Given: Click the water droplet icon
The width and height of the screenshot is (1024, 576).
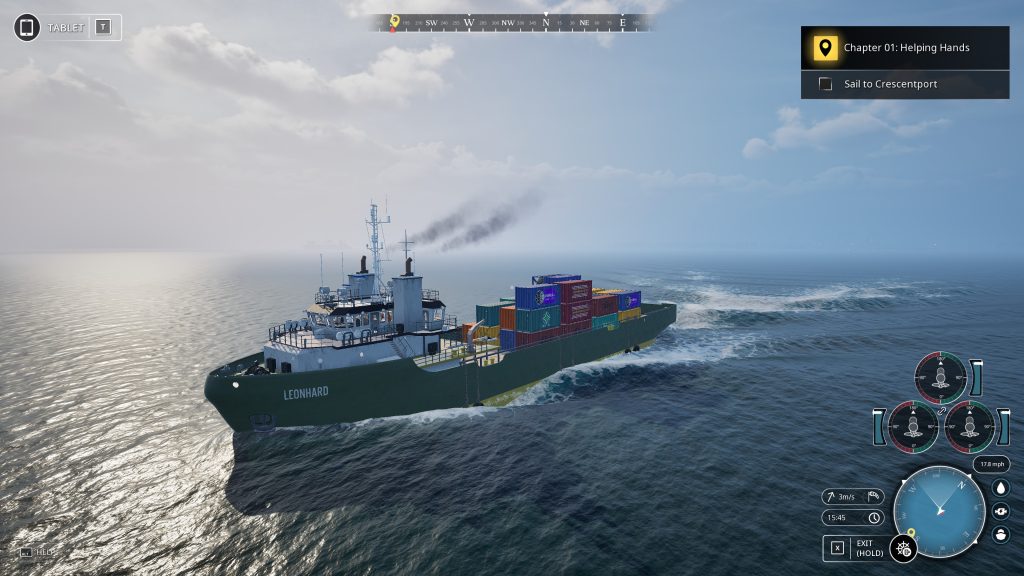Looking at the screenshot, I should pyautogui.click(x=1001, y=488).
